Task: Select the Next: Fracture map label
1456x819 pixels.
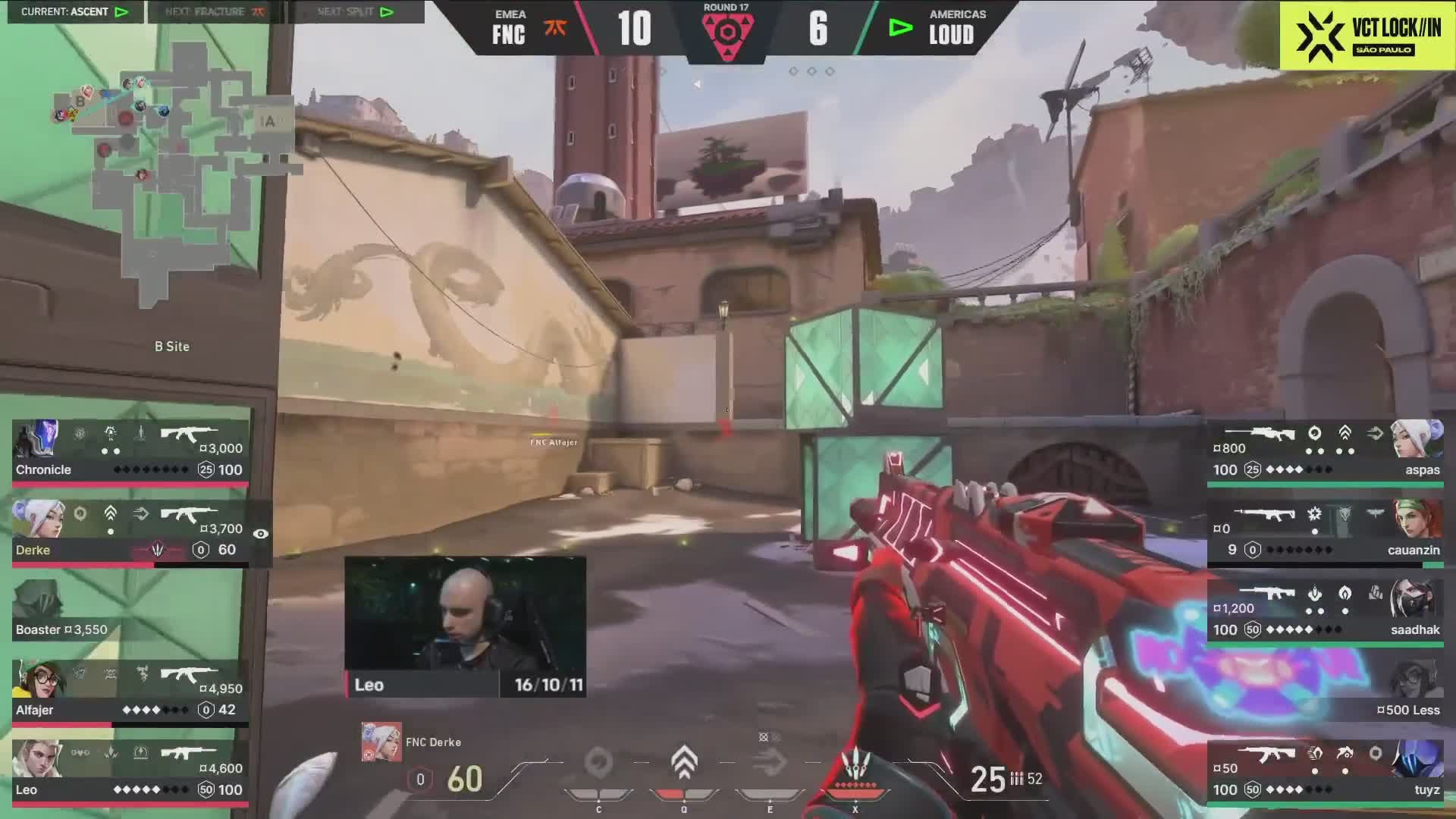Action: [x=215, y=12]
